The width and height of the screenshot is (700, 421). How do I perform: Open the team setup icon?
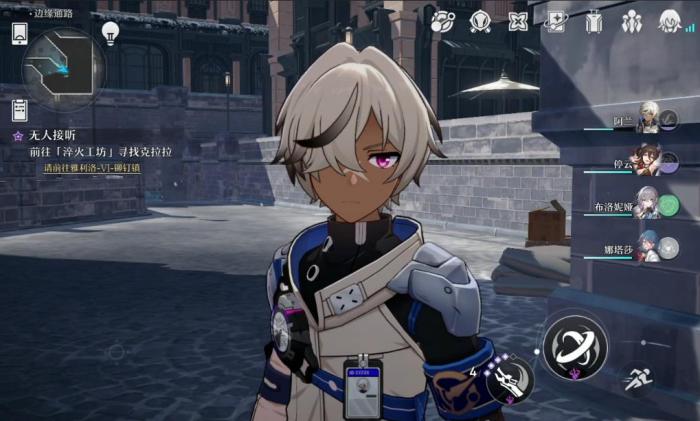(632, 21)
